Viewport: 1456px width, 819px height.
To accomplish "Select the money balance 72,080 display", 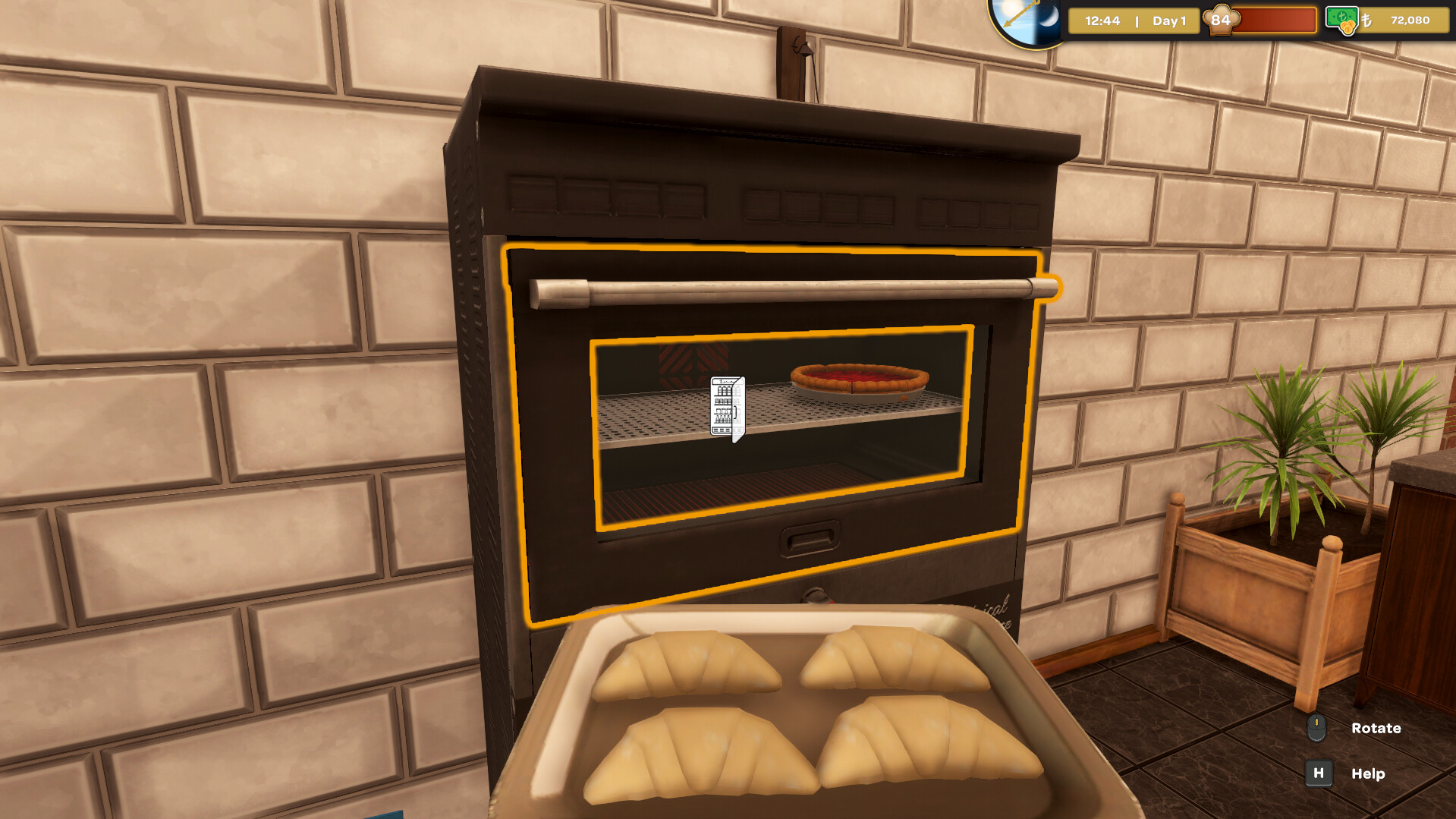I will [1411, 20].
